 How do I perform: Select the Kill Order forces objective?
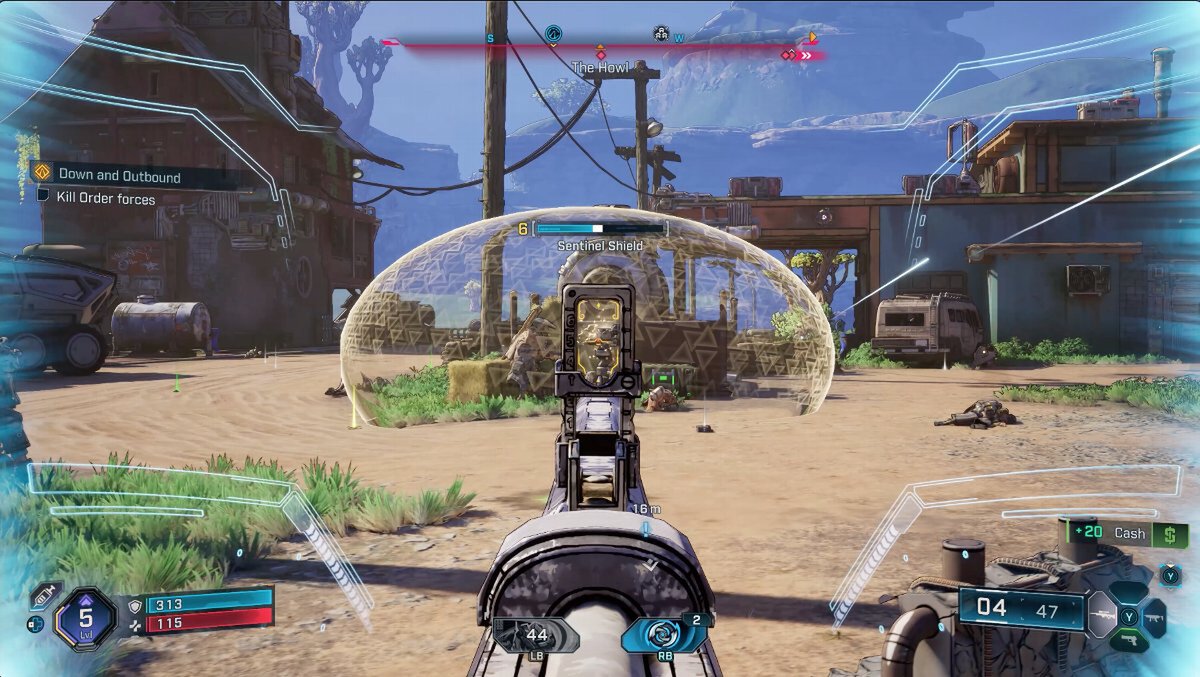105,199
